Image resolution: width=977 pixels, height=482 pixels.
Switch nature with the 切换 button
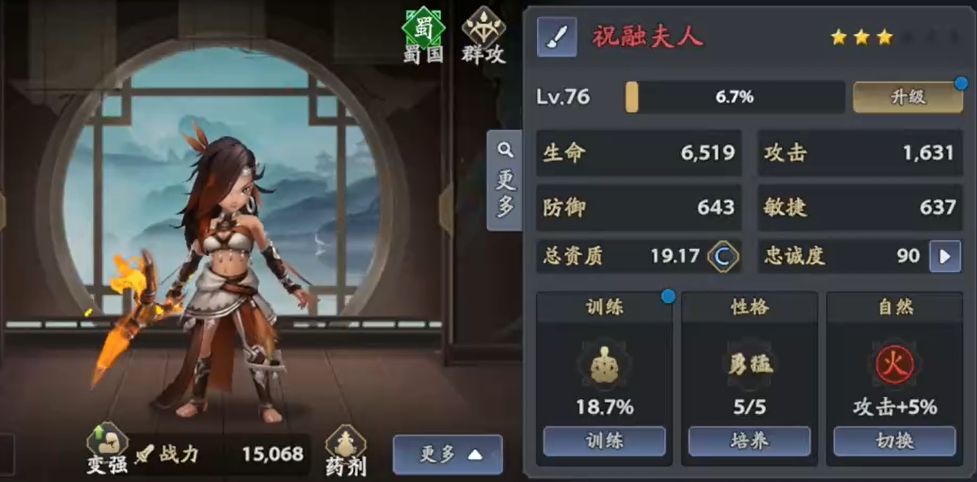pos(894,441)
